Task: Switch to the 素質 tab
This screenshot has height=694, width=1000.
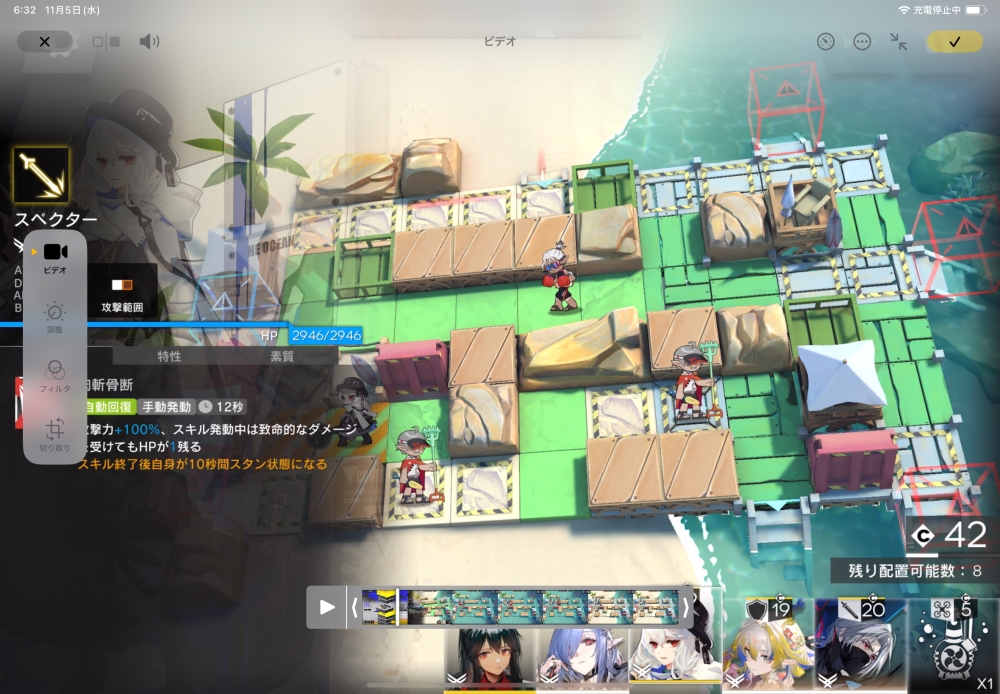Action: click(x=282, y=356)
